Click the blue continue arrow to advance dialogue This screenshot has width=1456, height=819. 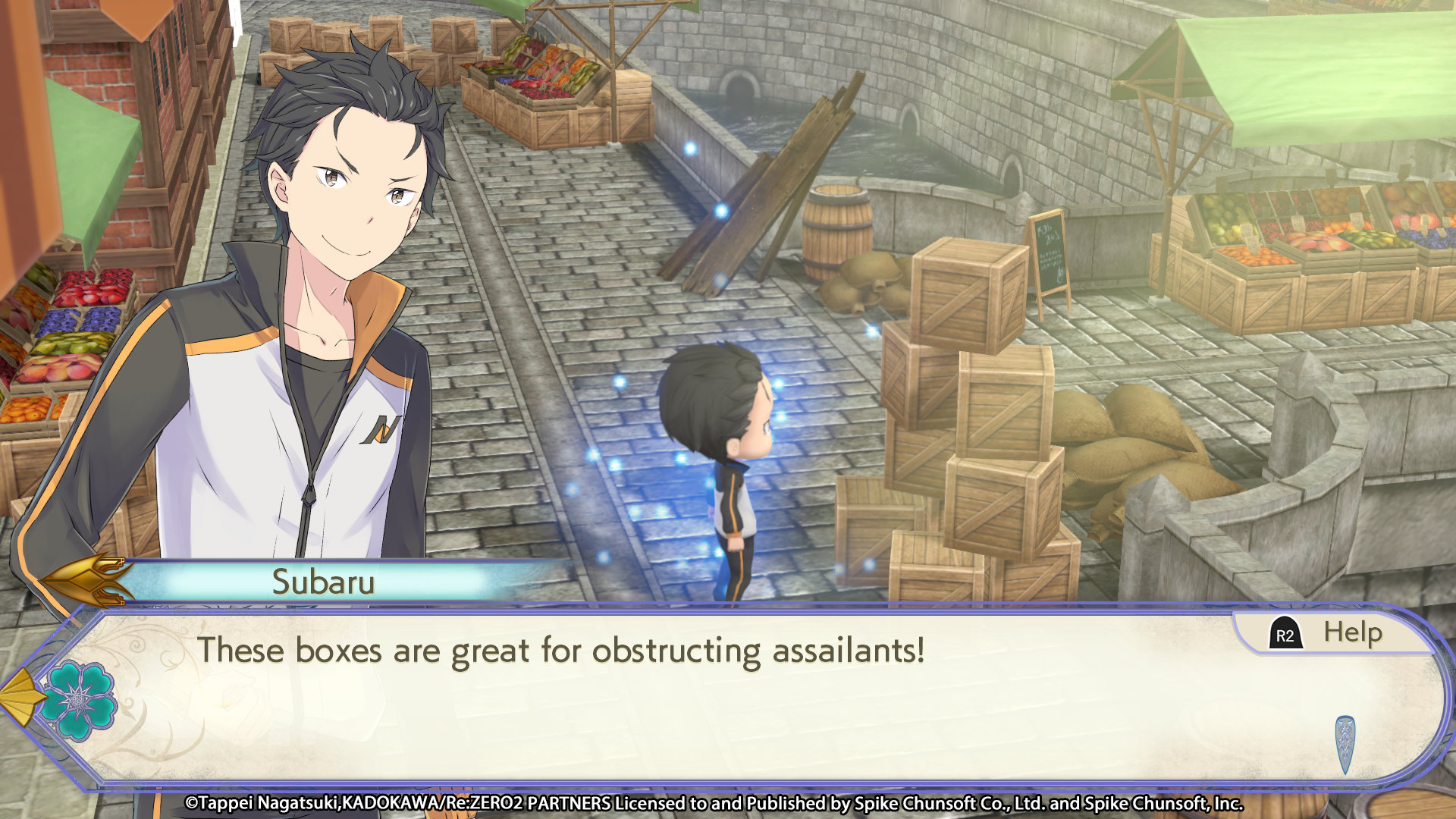pos(1345,743)
